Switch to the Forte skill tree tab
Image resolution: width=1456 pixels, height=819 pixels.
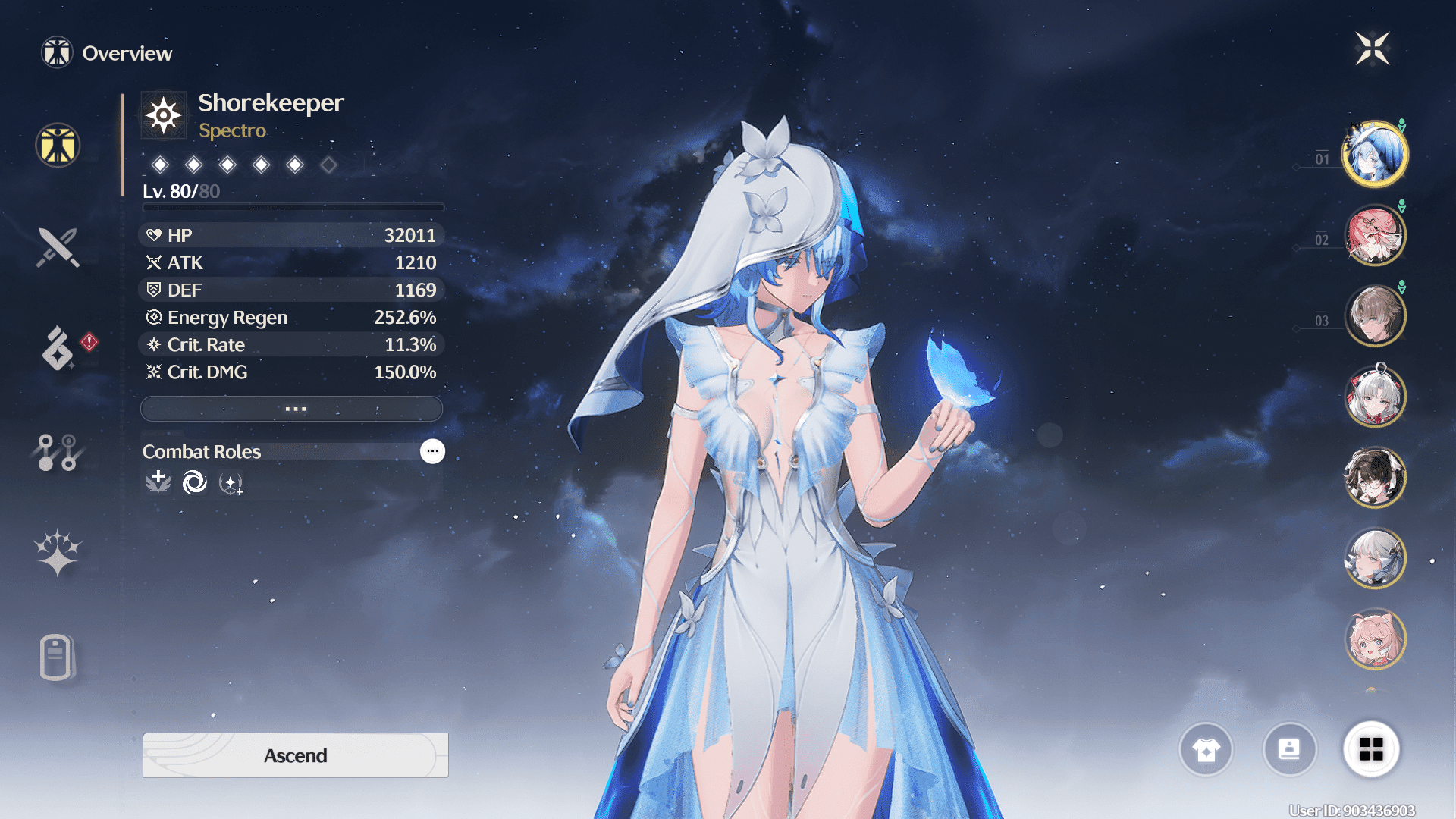click(58, 452)
